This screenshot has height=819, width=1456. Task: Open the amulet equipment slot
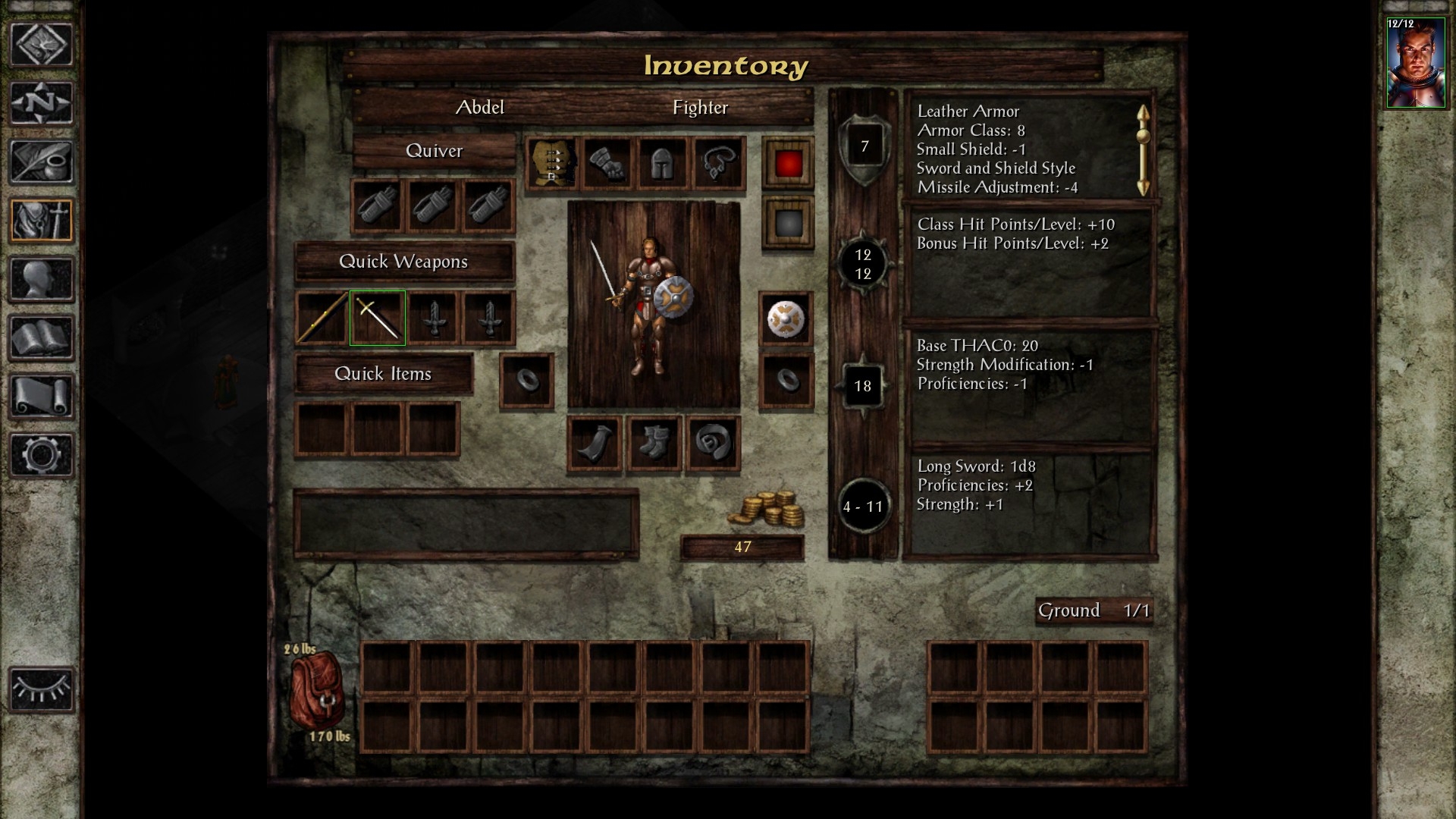718,164
